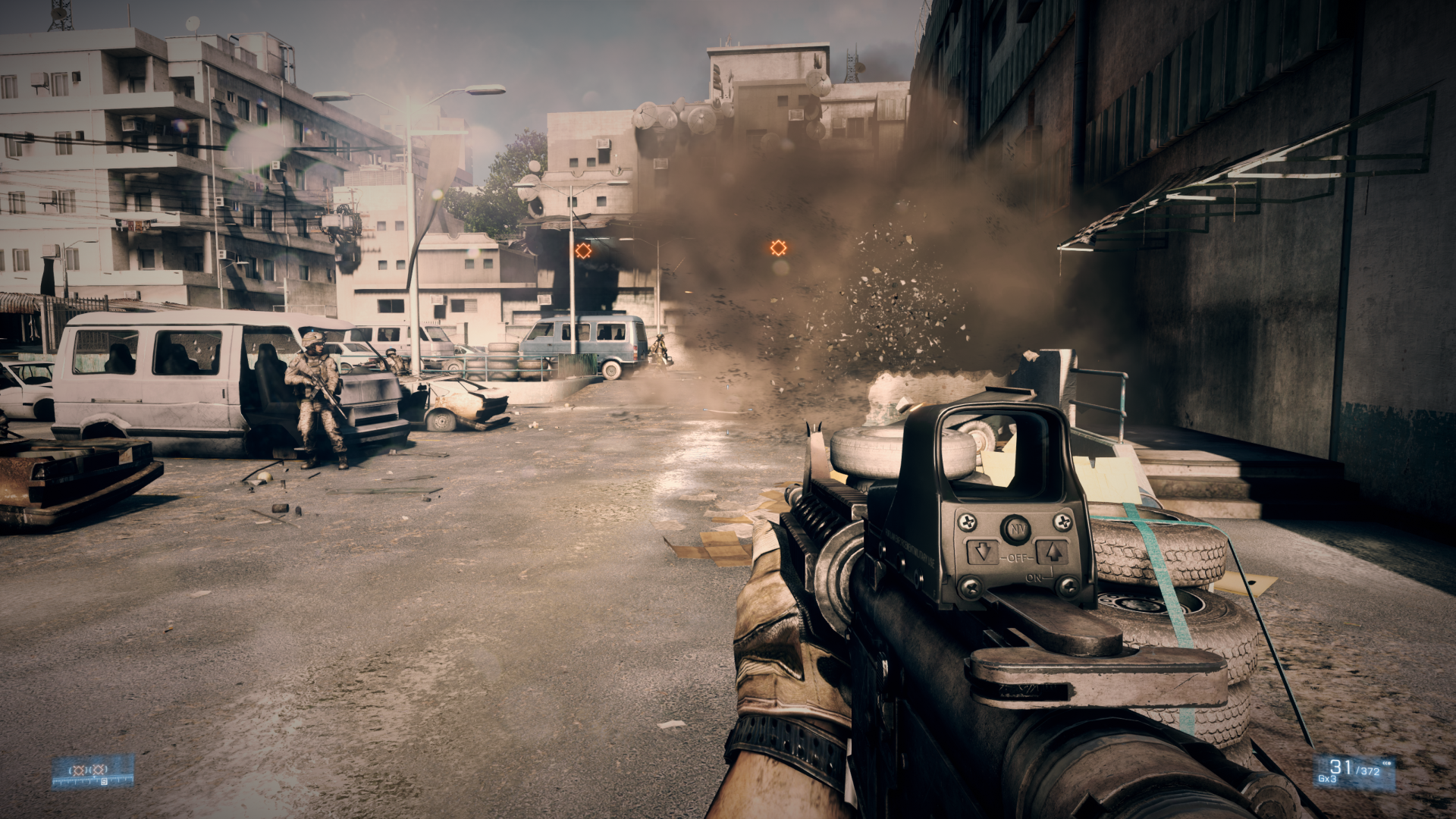Viewport: 1456px width, 819px height.
Task: Click the left orange squad marker on the compass HUD
Action: 79,769
